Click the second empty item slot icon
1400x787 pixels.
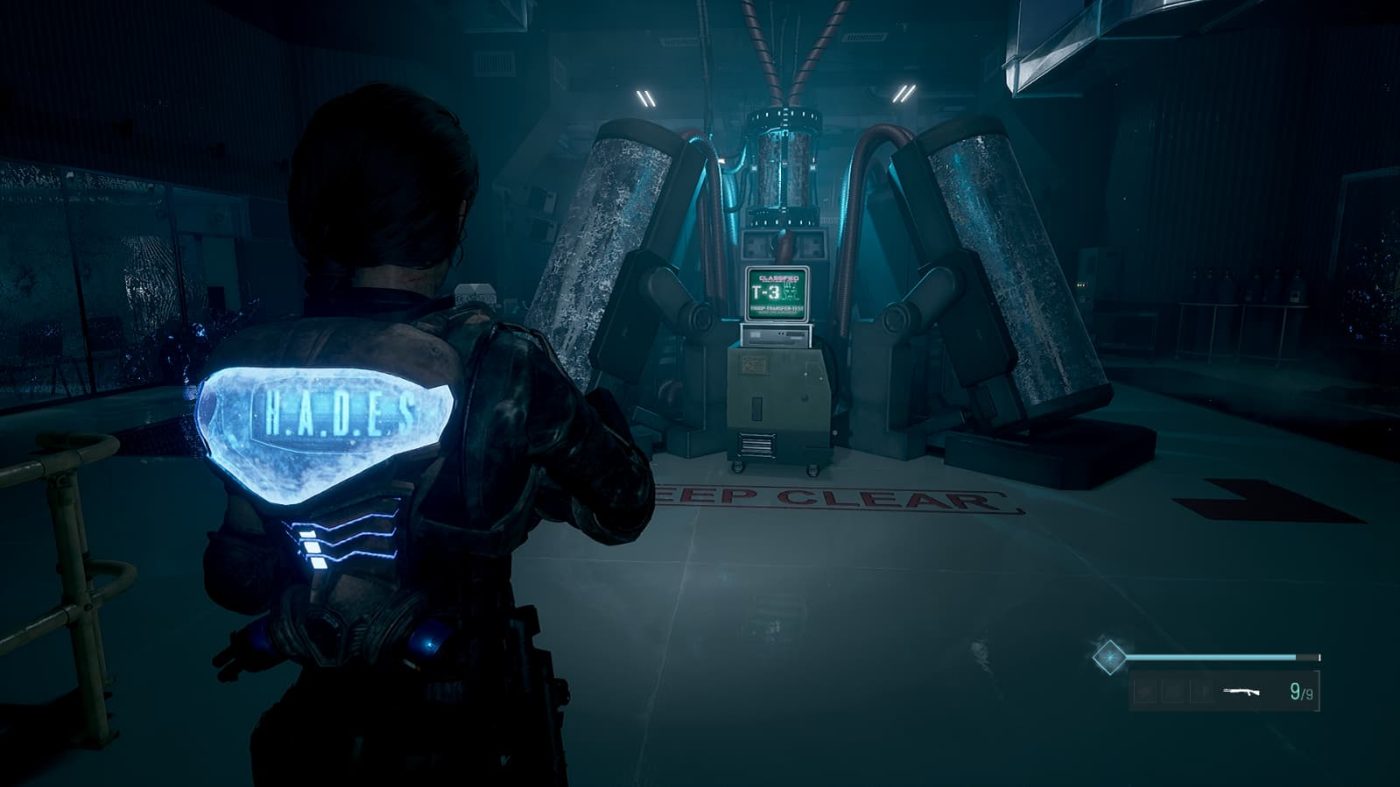coord(1176,690)
